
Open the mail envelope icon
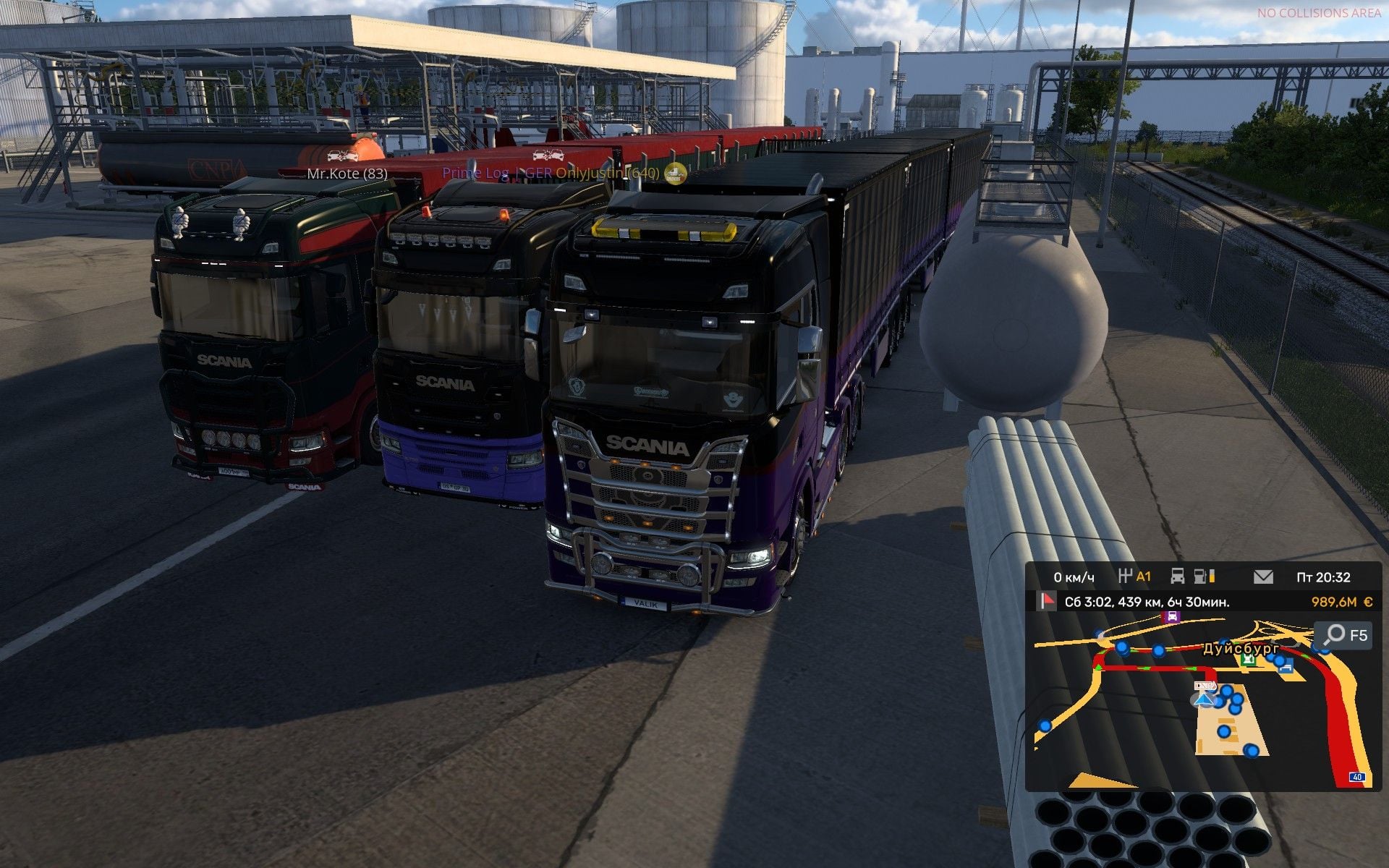[1263, 576]
